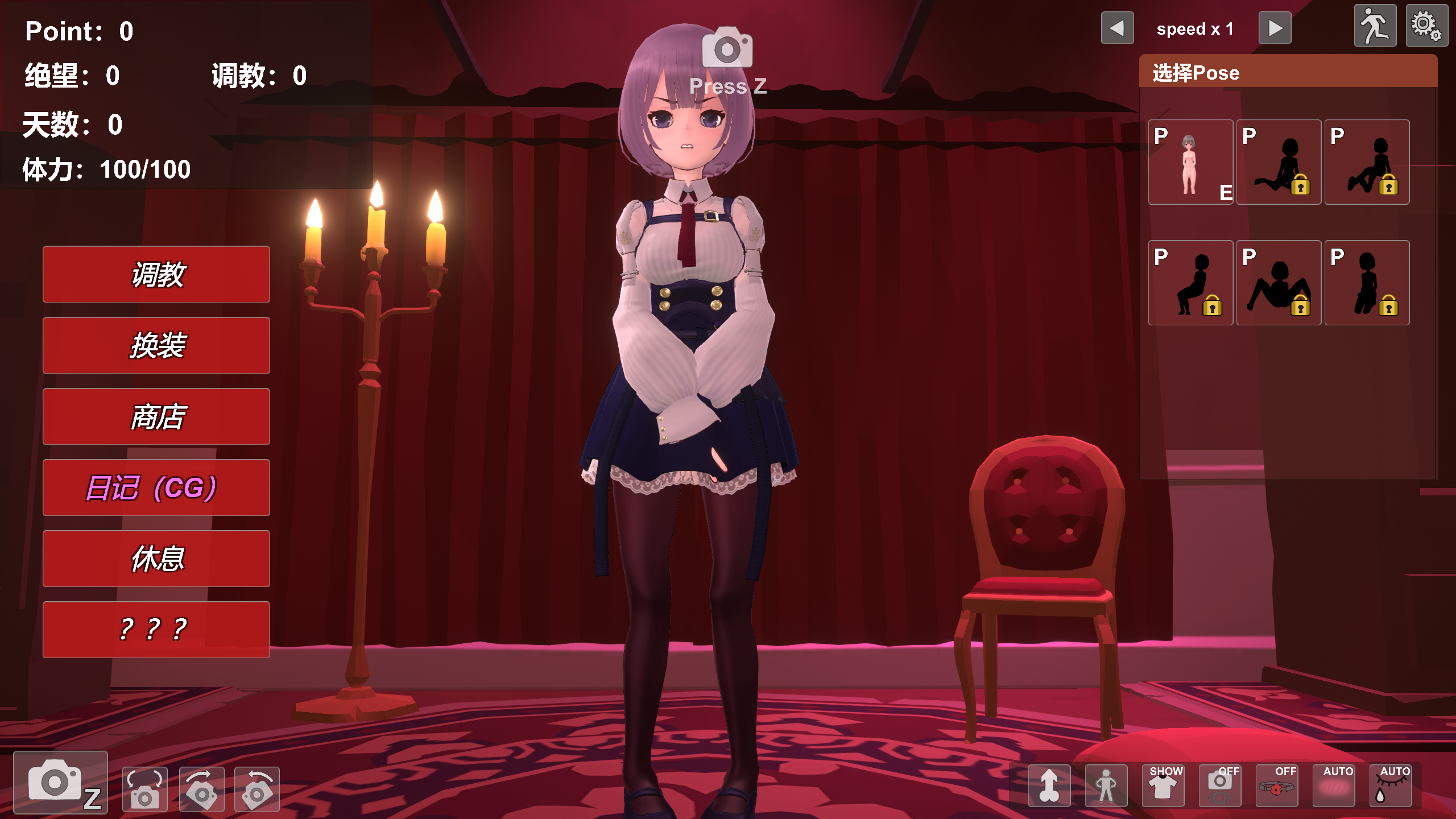The image size is (1456, 819).
Task: Click the 日记（CG）diary button
Action: tap(156, 488)
